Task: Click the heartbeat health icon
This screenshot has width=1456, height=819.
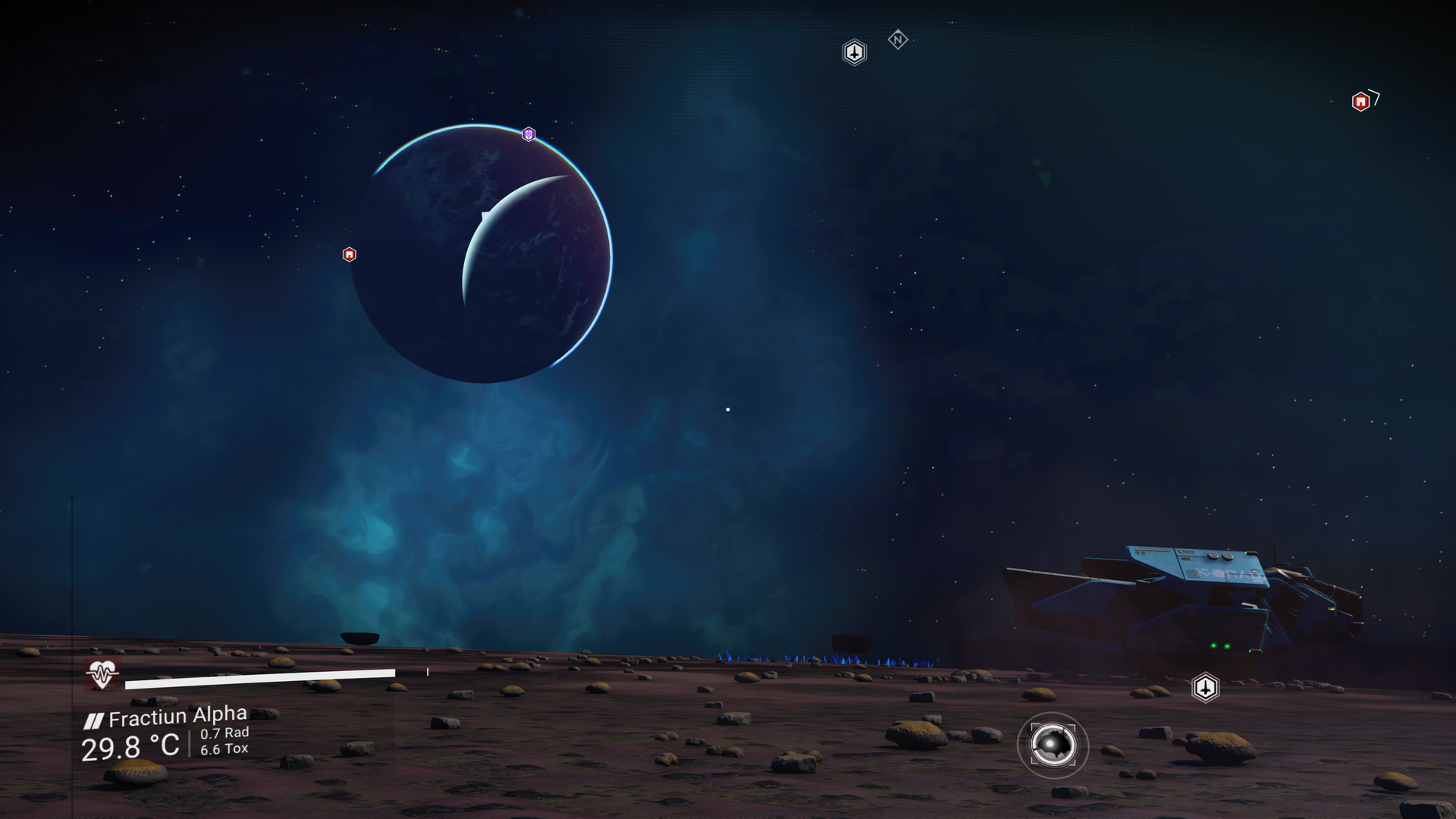Action: (x=101, y=673)
